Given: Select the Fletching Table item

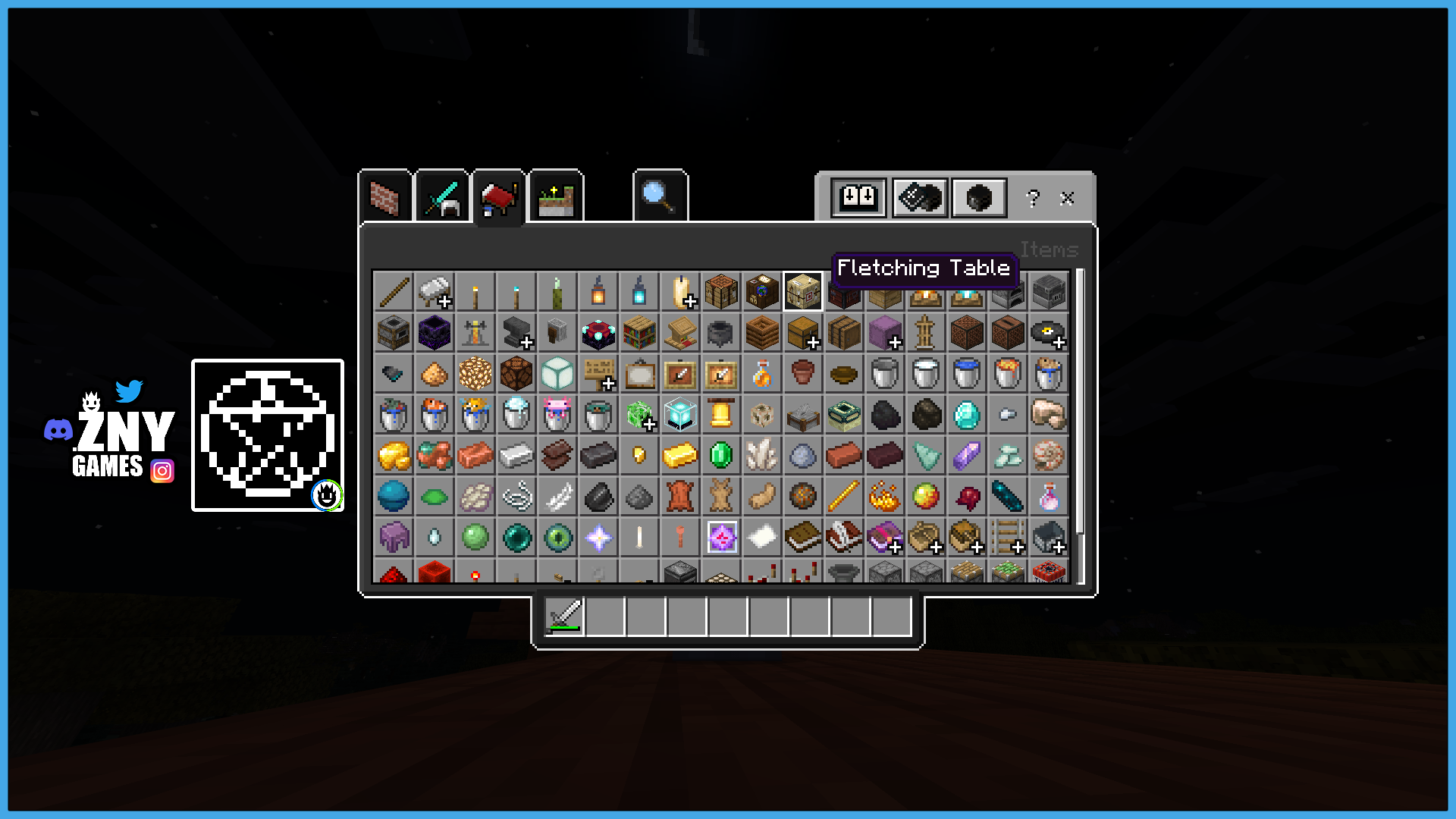Looking at the screenshot, I should 802,292.
